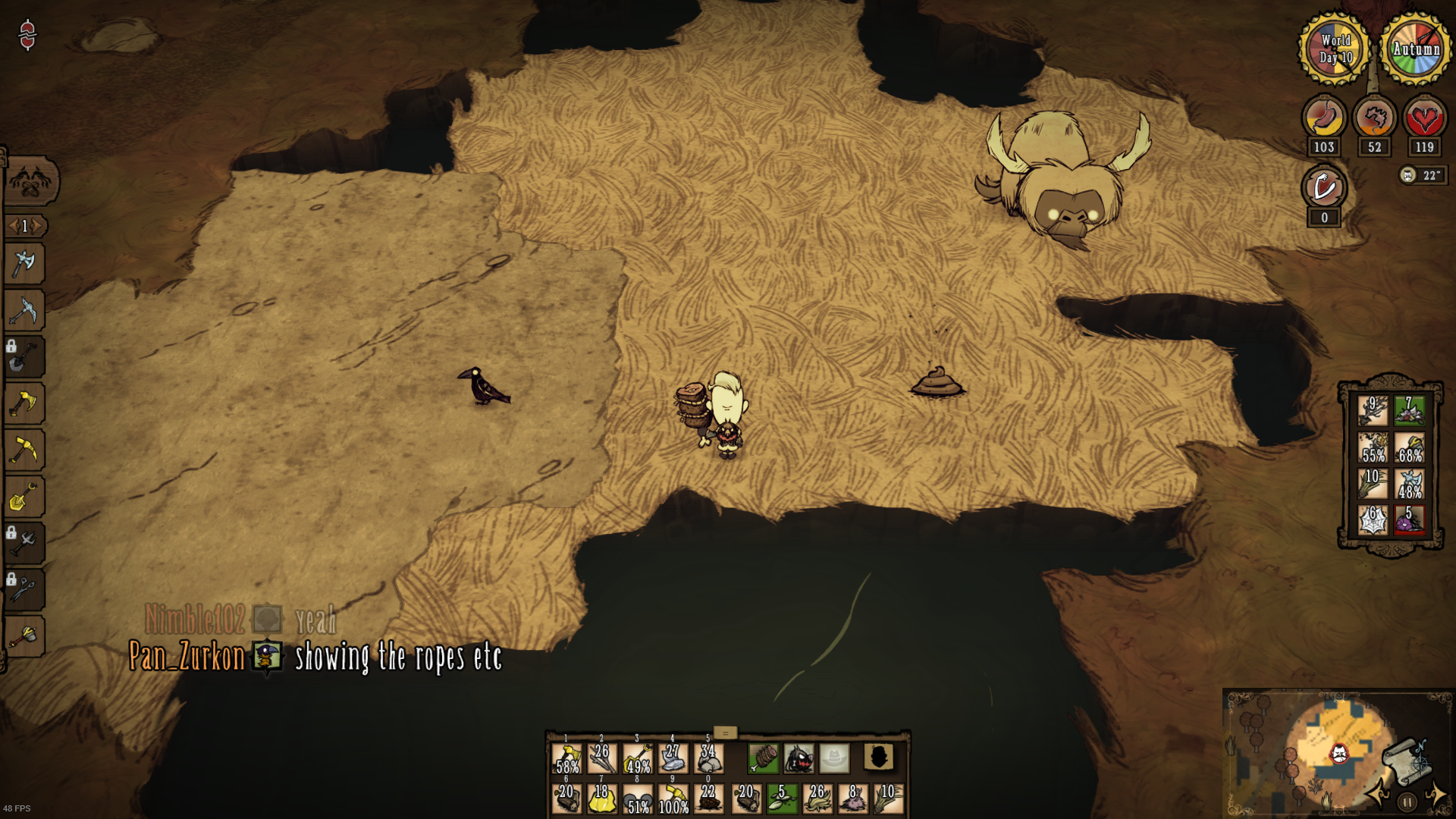Select the golden shovel at 49%
This screenshot has height=819, width=1456.
click(638, 758)
